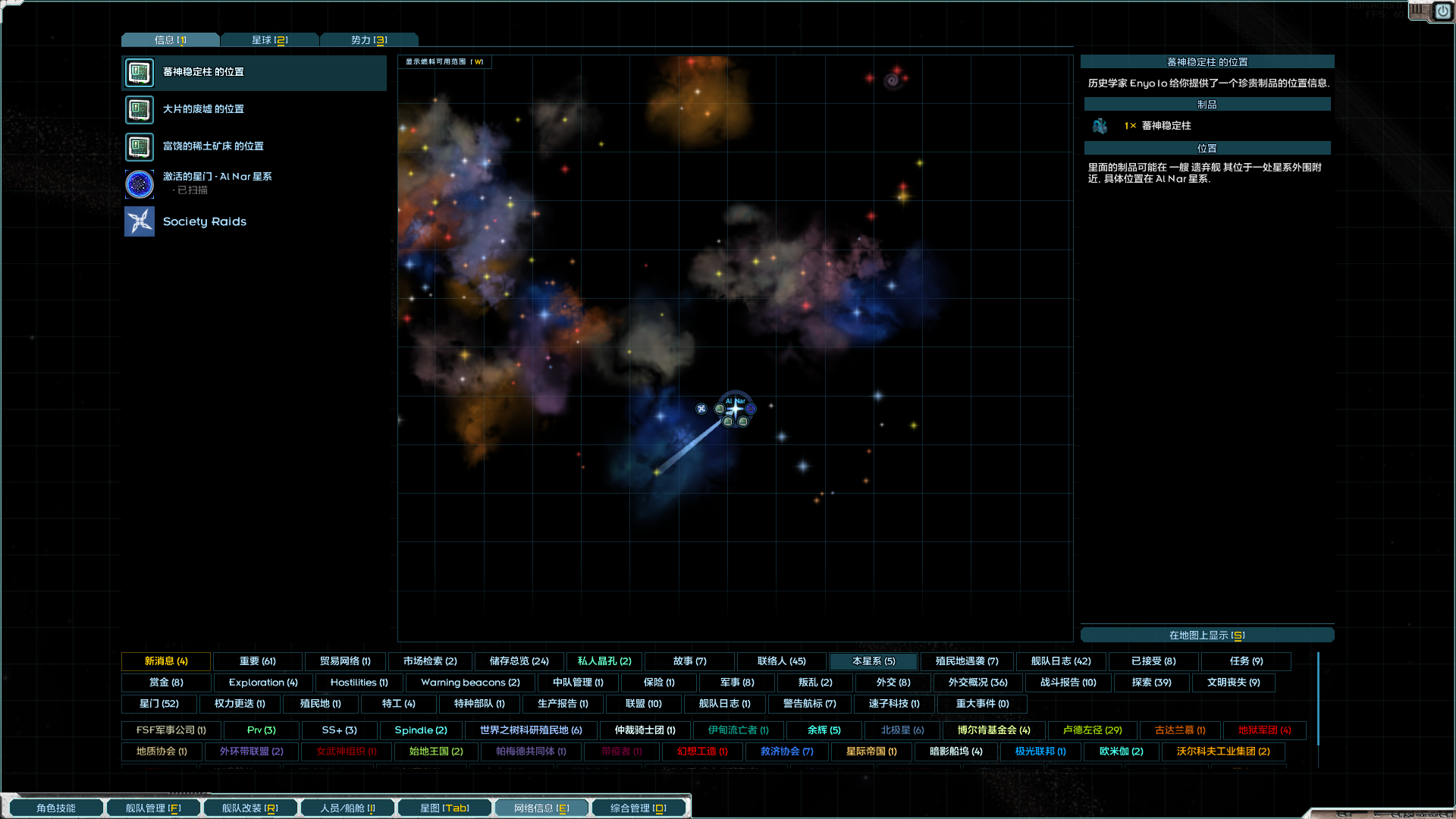Screen dimensions: 1456x819
Task: Toggle 显示燃料可用范围 fuel range display
Action: pos(444,62)
